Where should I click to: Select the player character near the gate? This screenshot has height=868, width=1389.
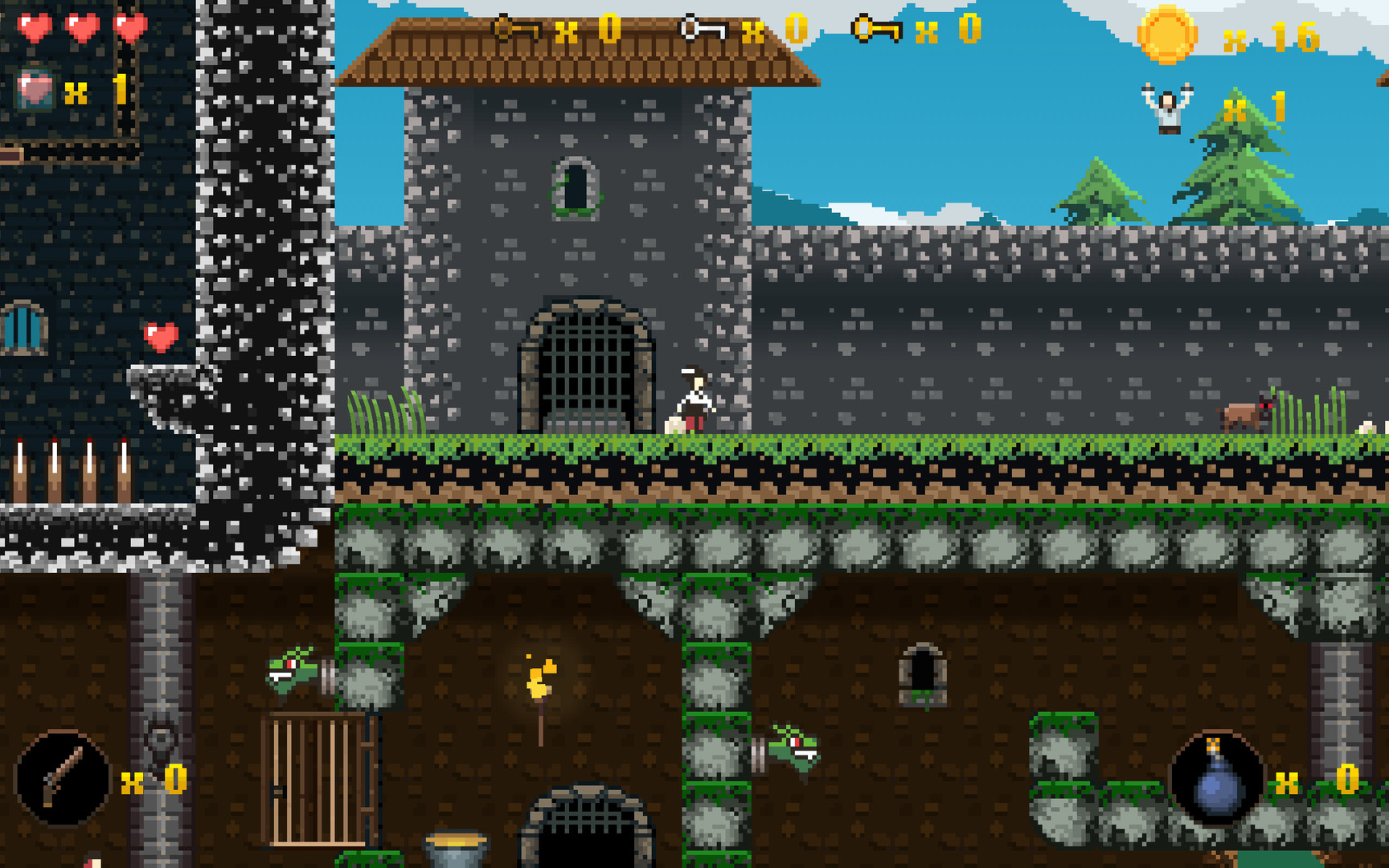click(695, 394)
